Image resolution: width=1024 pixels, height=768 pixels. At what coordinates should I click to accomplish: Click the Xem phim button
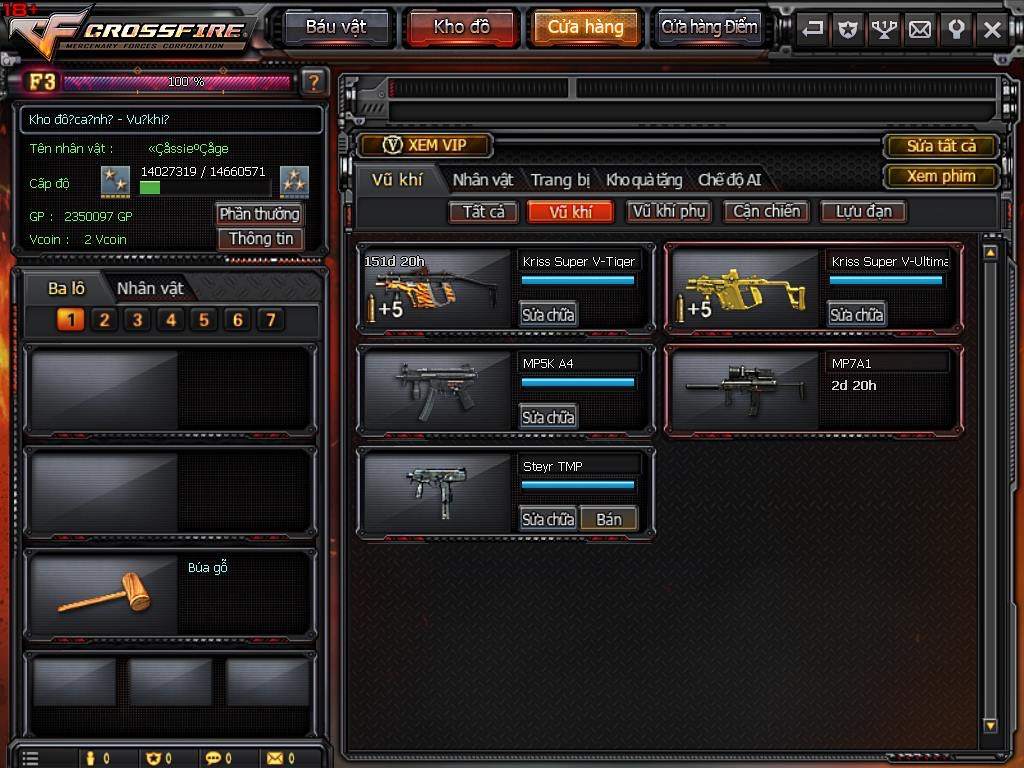(x=940, y=176)
